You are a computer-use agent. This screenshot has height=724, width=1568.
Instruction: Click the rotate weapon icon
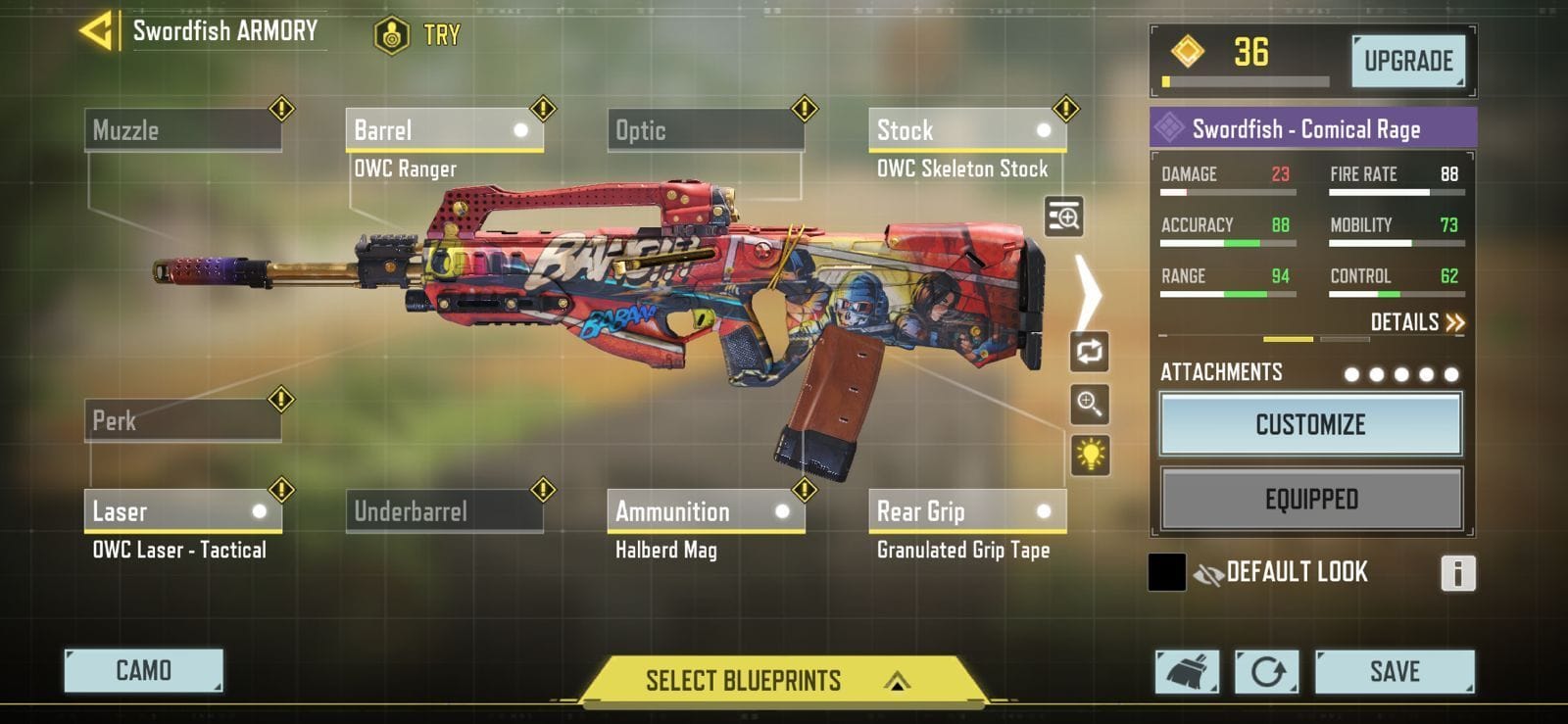click(1091, 353)
